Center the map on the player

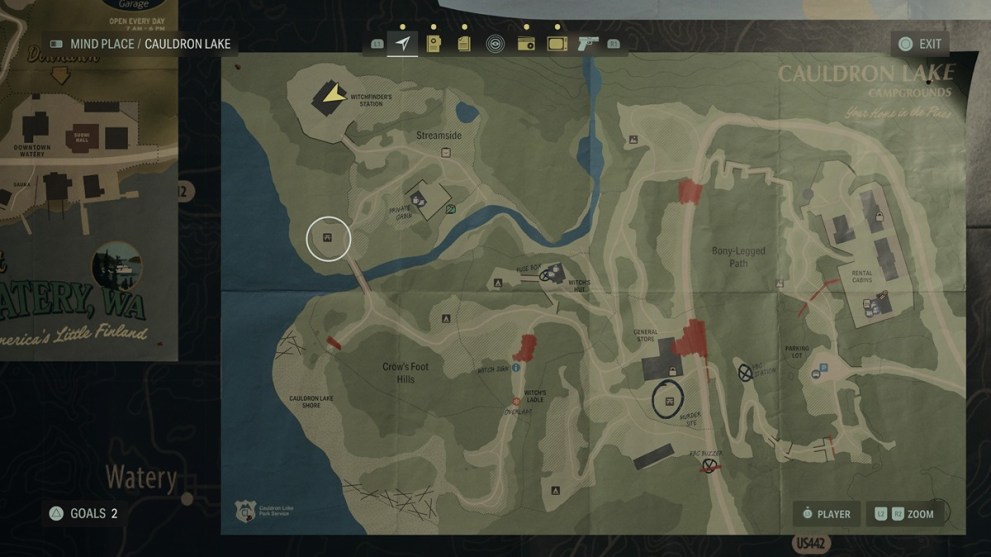(x=826, y=514)
